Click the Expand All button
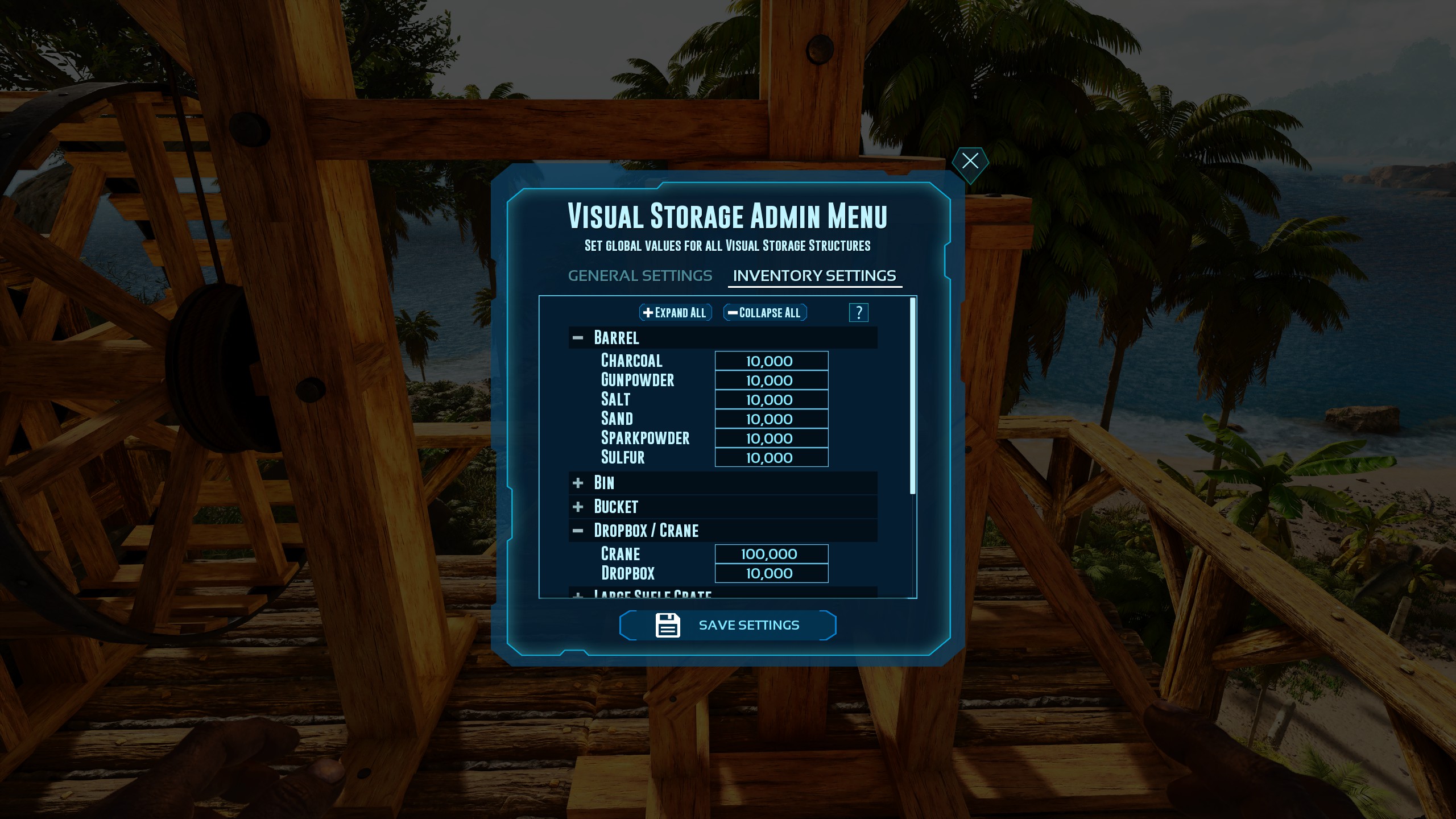Screen dimensions: 1456x819 point(675,312)
